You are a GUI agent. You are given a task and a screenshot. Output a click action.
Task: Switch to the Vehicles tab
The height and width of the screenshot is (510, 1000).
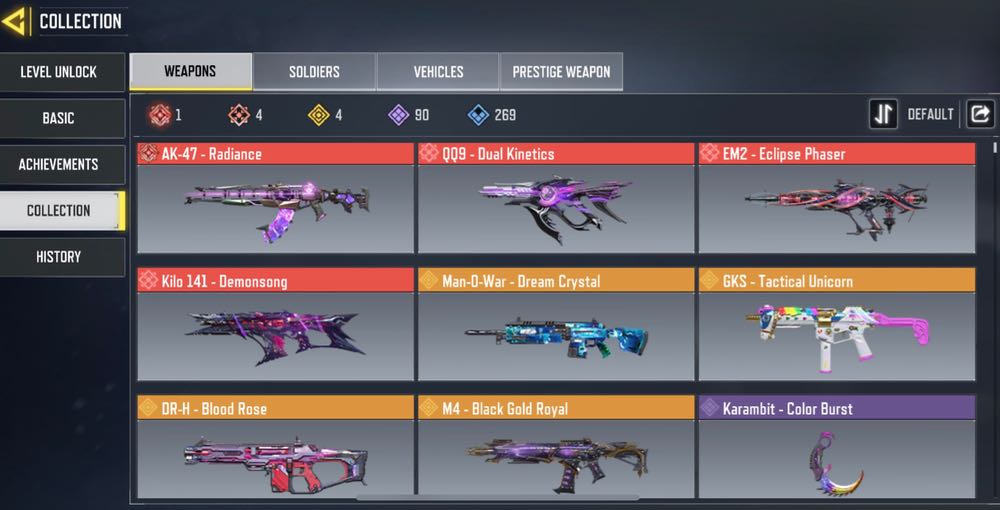pos(438,72)
